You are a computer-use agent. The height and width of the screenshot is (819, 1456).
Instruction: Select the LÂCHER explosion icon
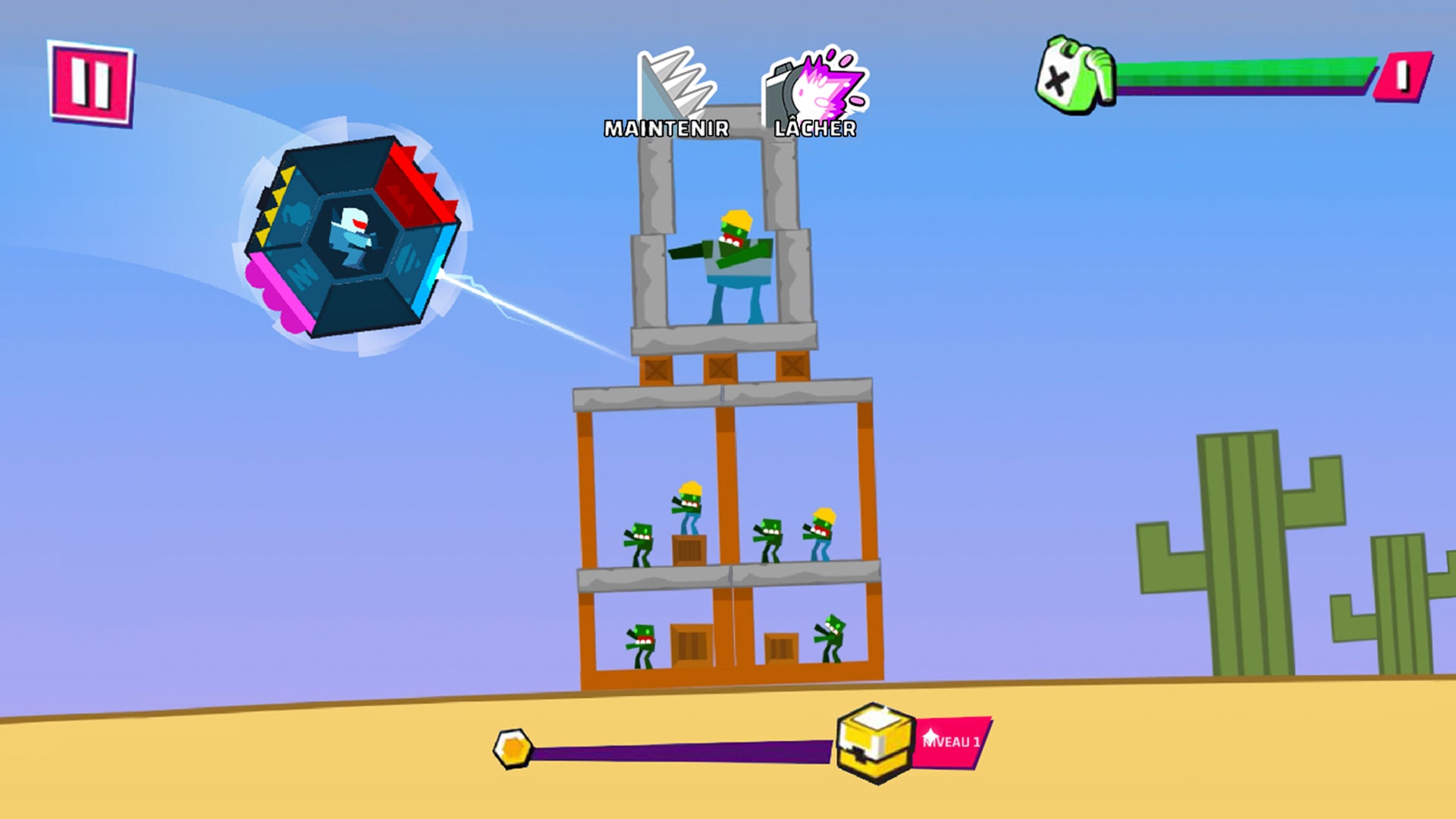pos(815,83)
